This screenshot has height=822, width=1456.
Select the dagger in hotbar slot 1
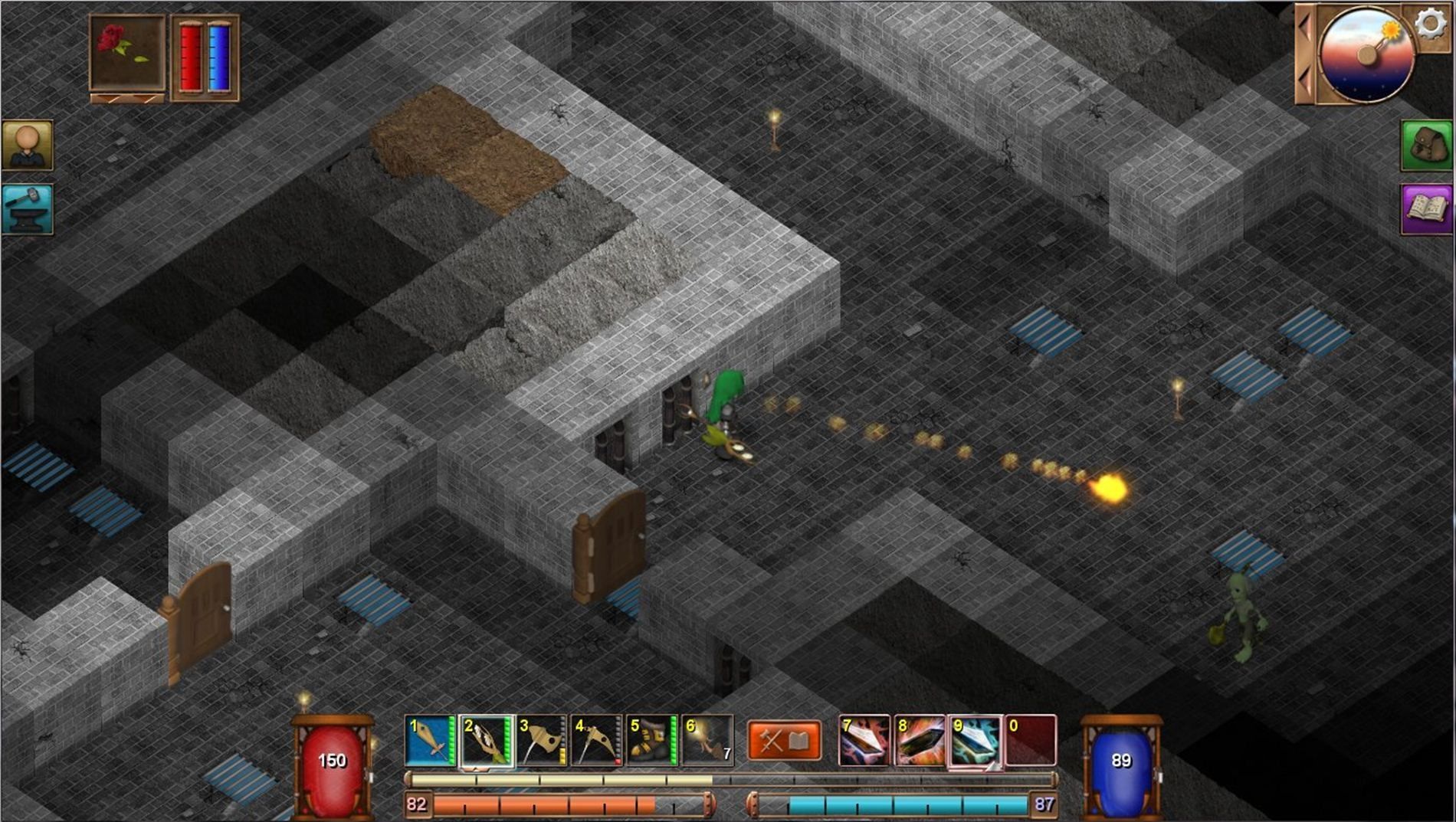[x=430, y=740]
